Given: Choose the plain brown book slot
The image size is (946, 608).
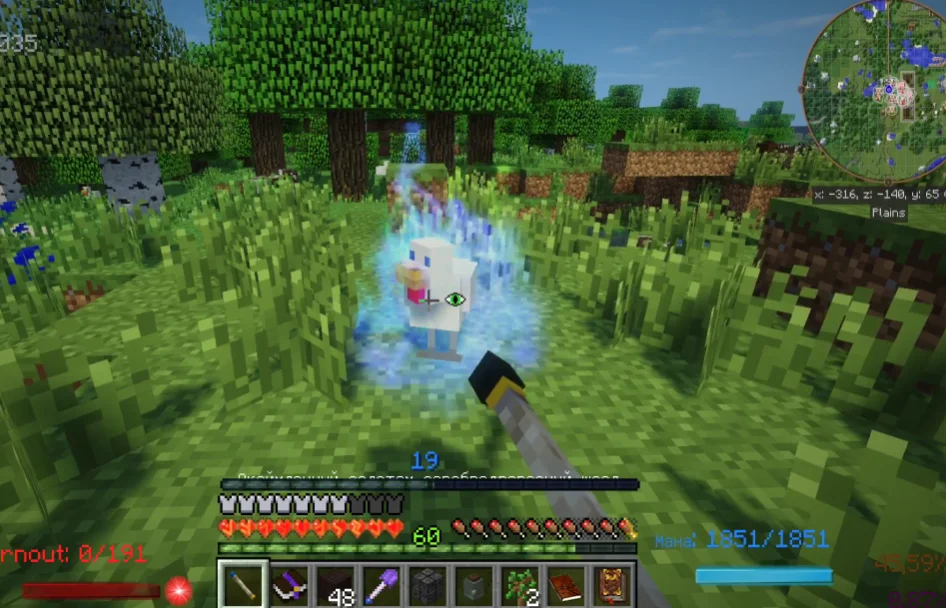Looking at the screenshot, I should 568,585.
